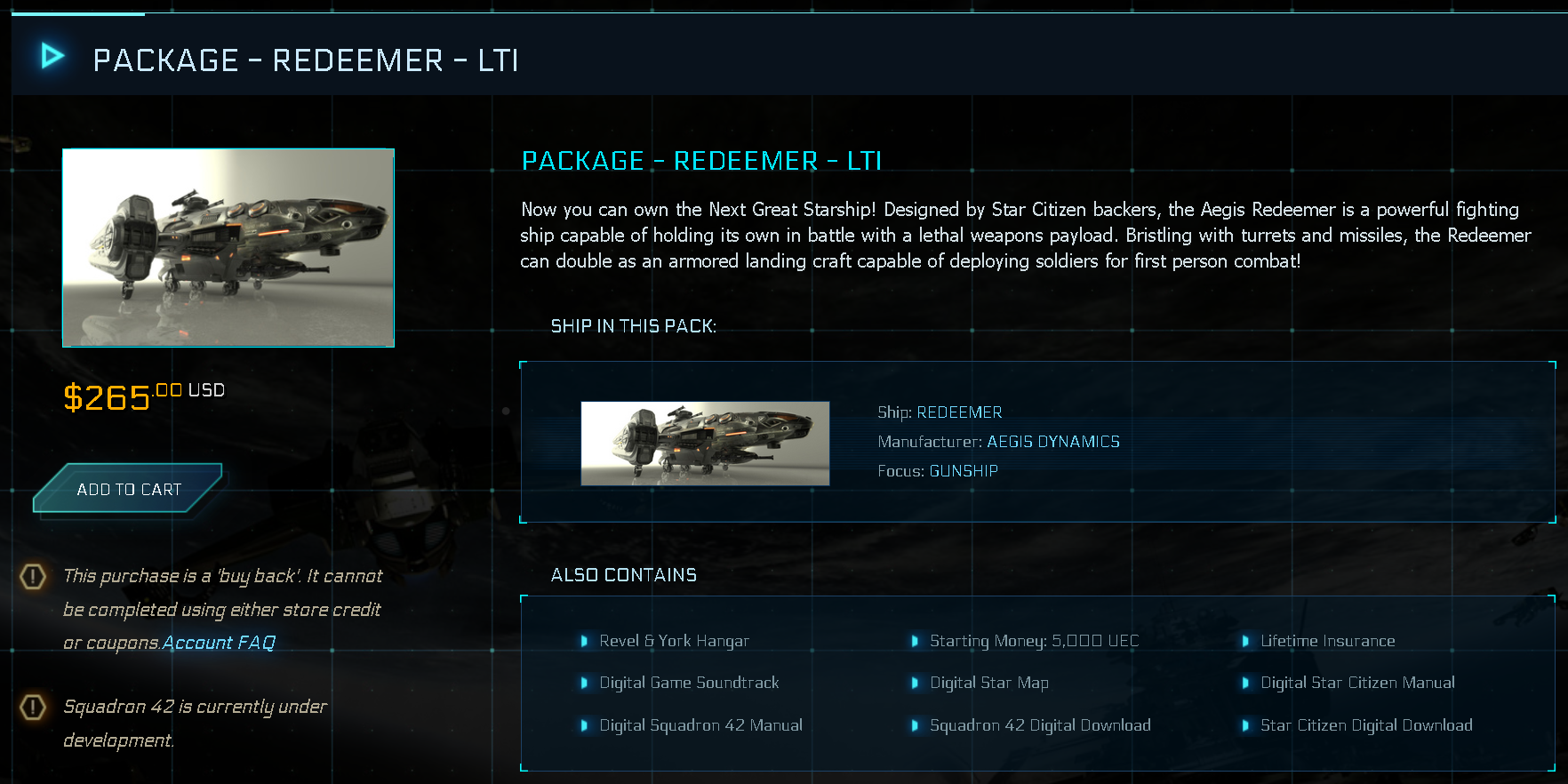The width and height of the screenshot is (1568, 784).
Task: Click the large Redeemer ship preview image
Action: coord(228,246)
